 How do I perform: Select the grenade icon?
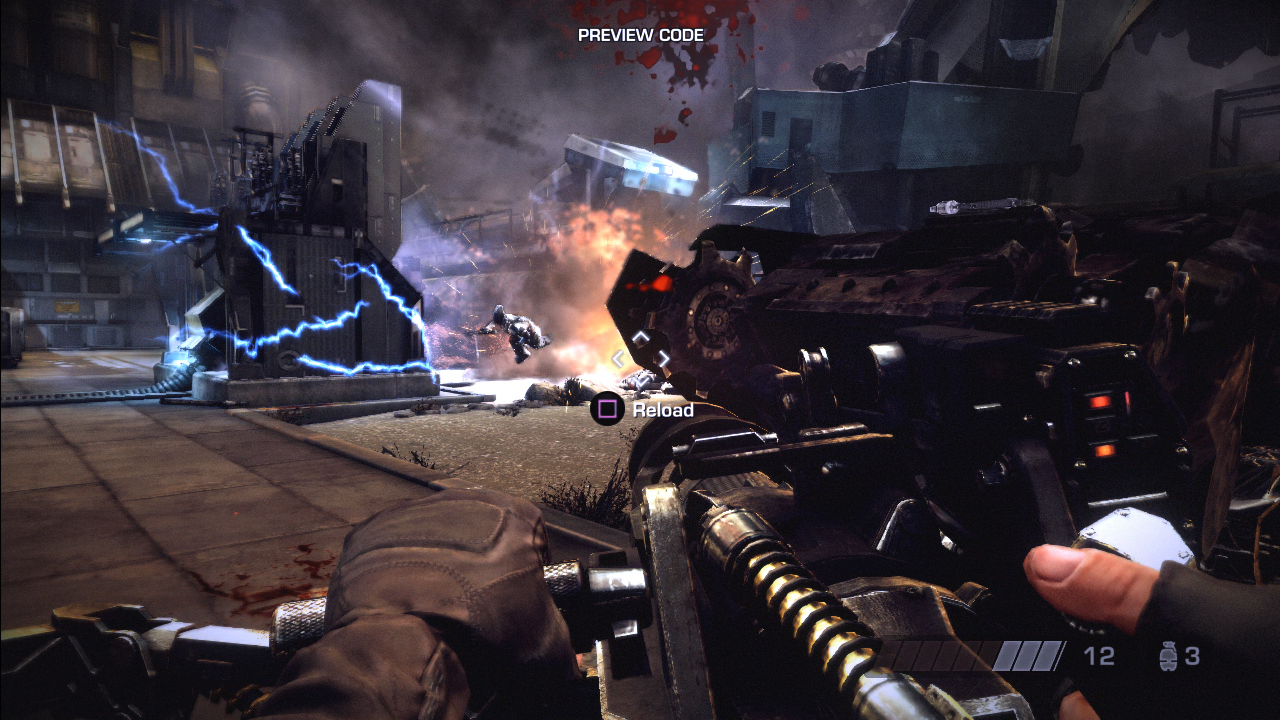[1166, 657]
